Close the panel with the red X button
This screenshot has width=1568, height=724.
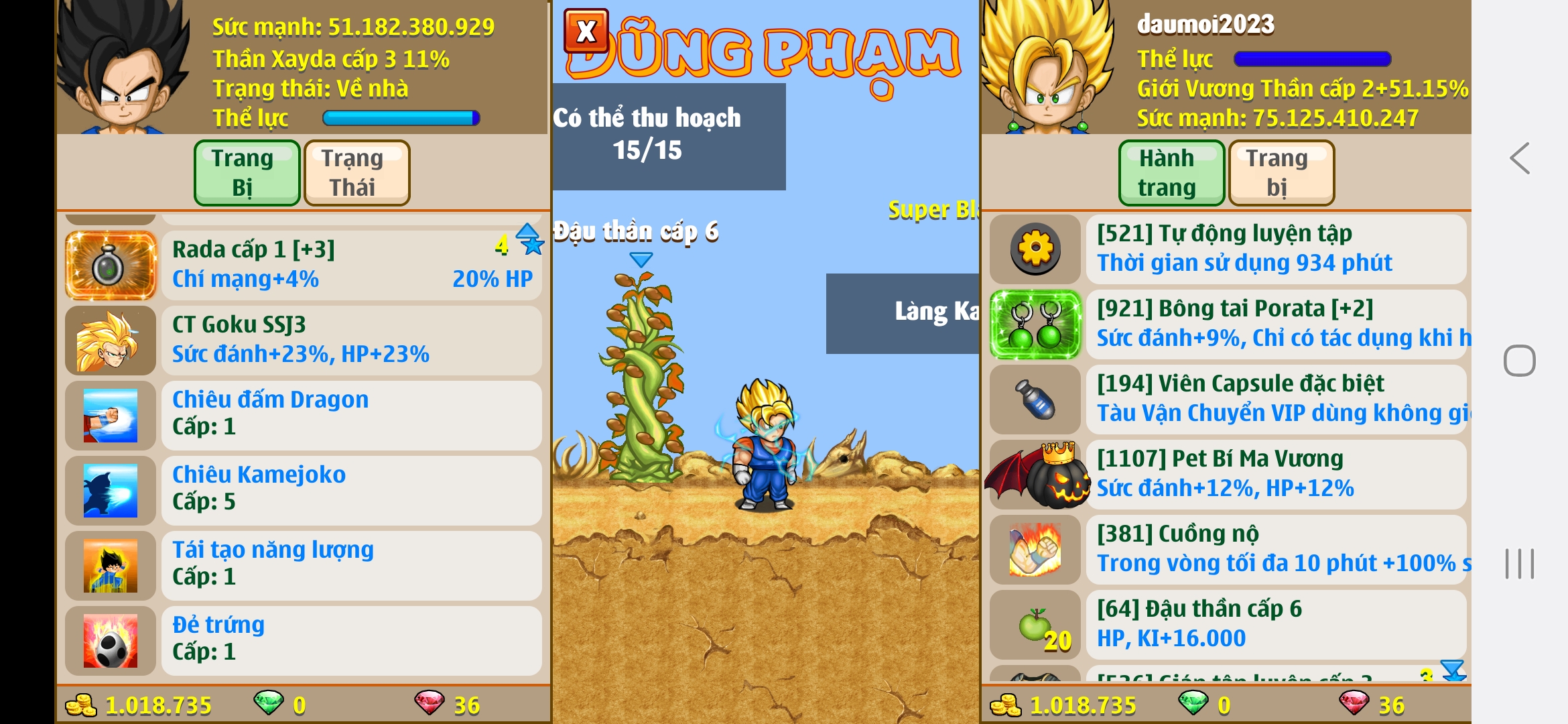click(586, 31)
